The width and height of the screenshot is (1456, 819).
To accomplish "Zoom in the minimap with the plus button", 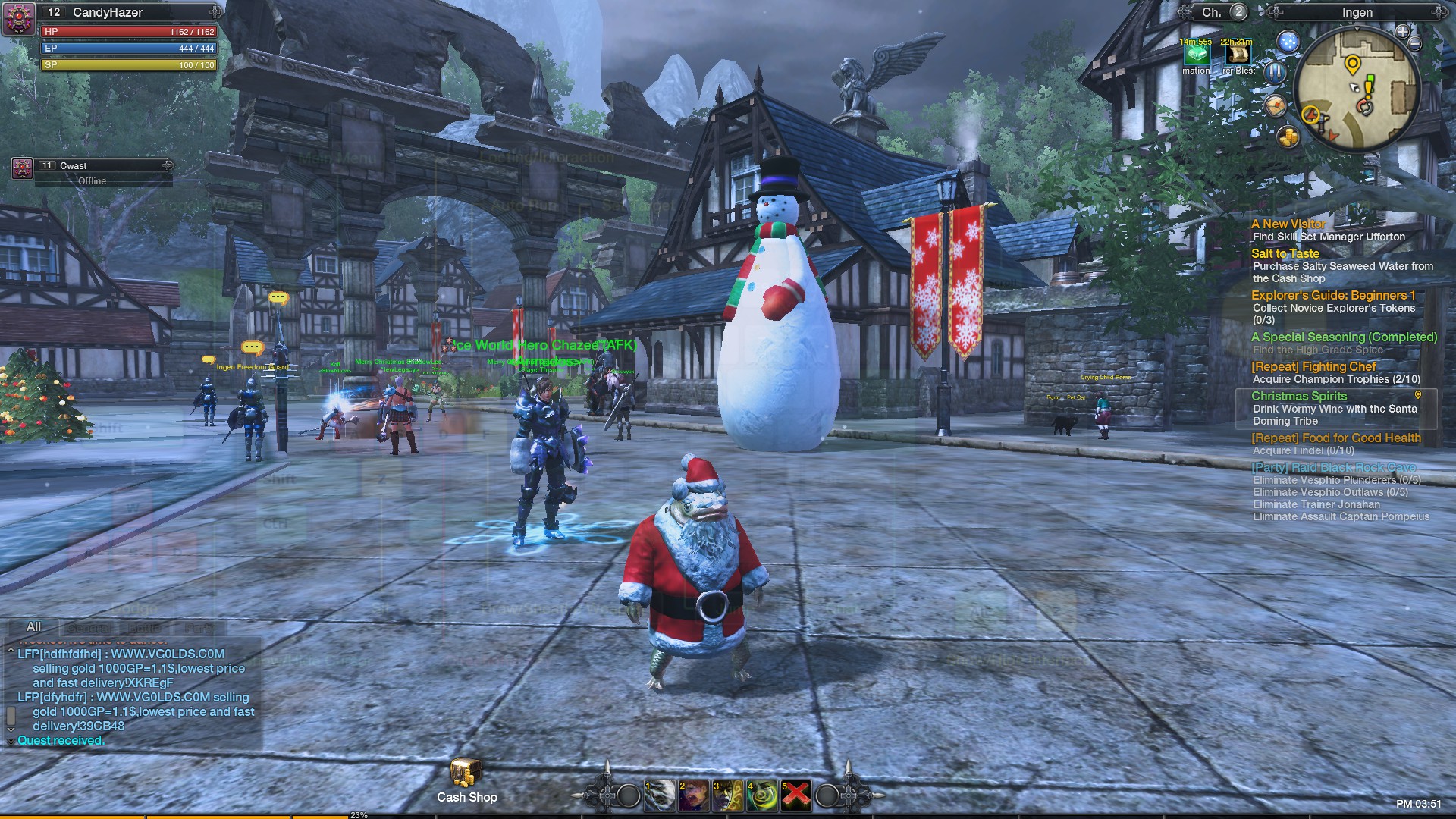I will (x=1402, y=33).
